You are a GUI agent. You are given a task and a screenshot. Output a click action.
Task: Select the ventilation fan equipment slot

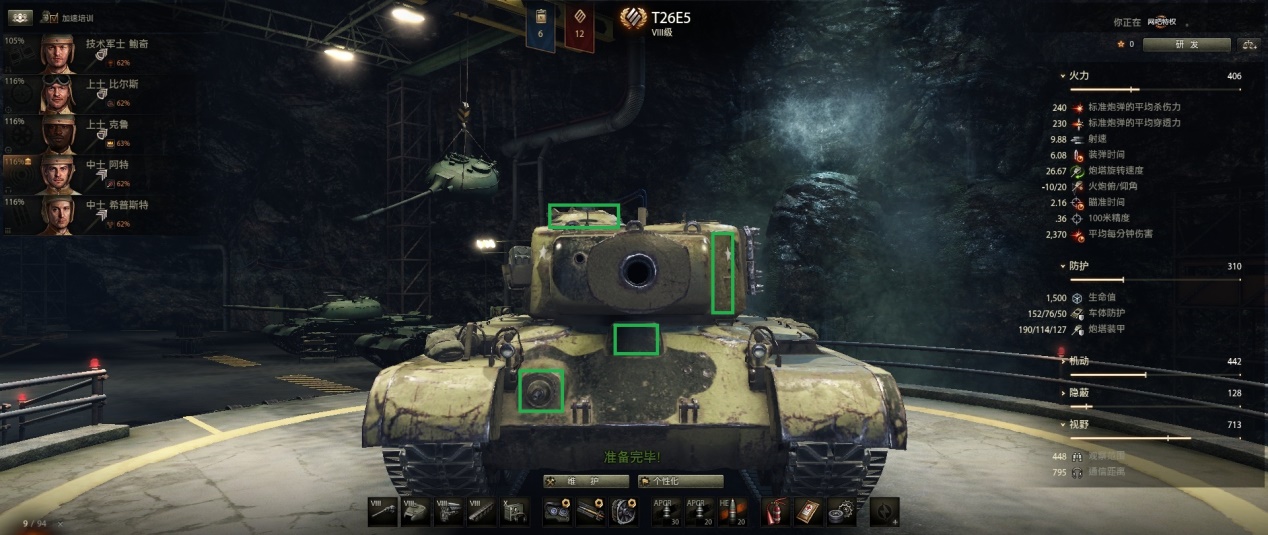tap(624, 511)
